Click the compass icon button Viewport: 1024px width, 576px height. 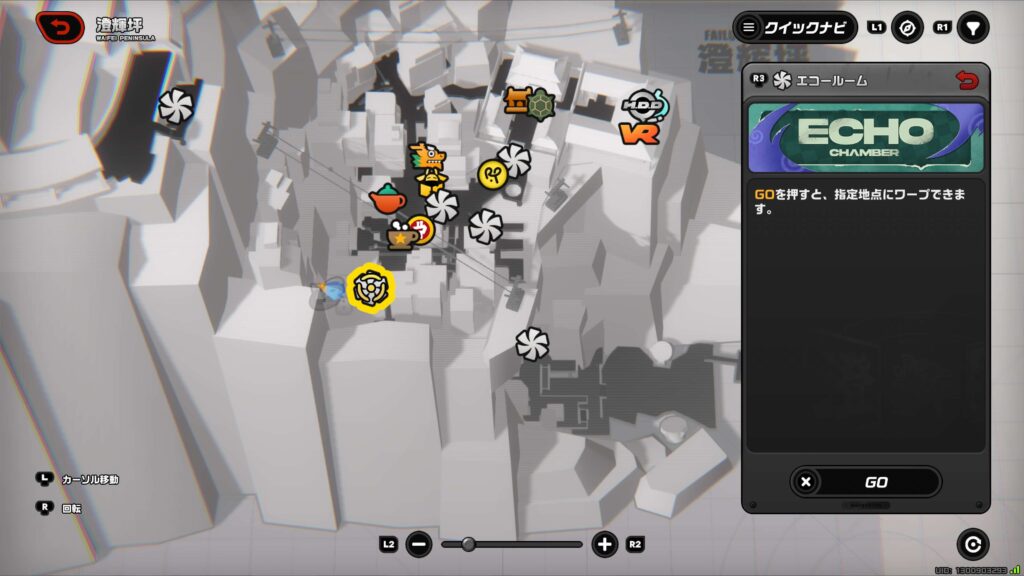(908, 28)
